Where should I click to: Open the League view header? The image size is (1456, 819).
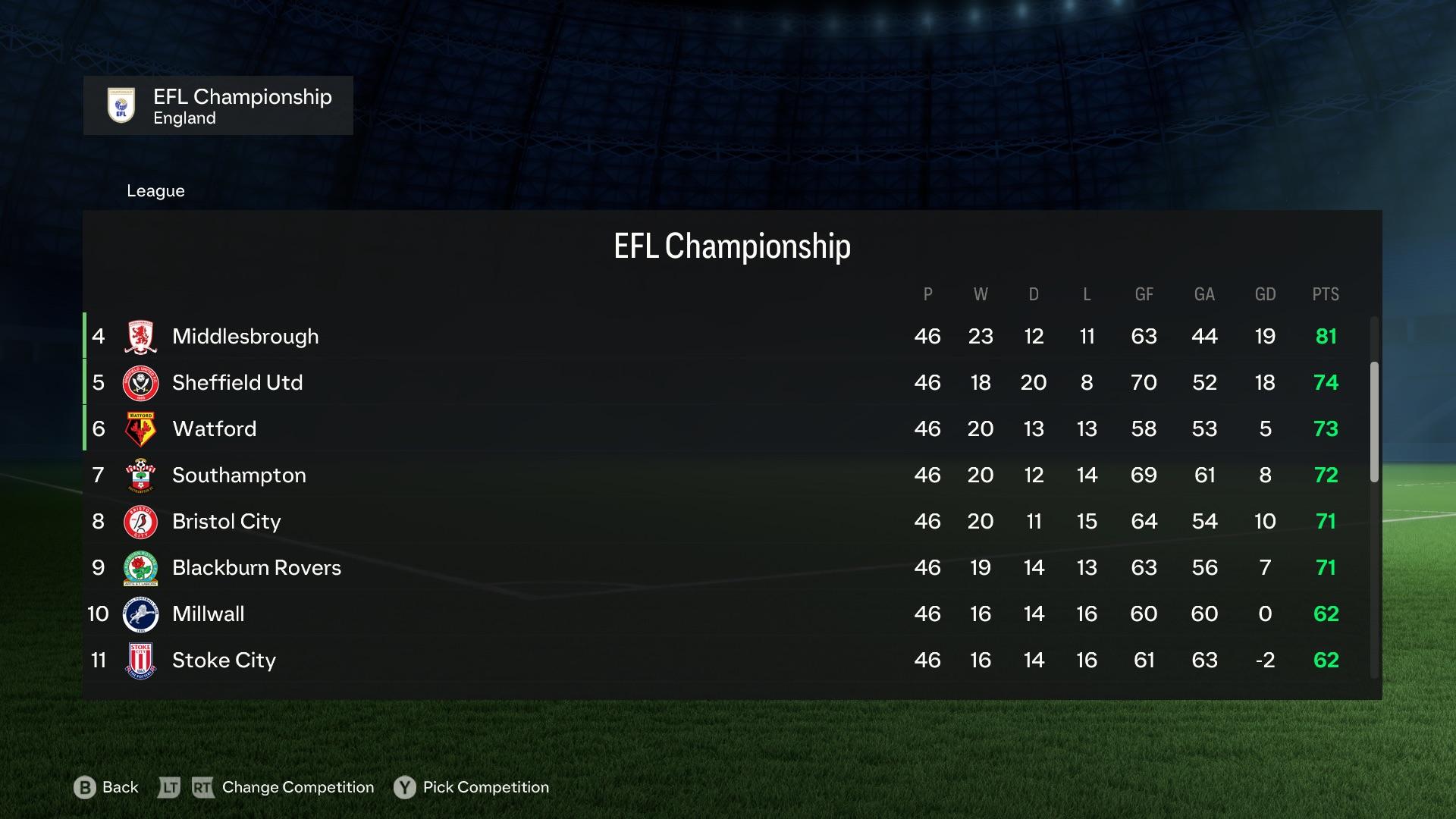tap(155, 190)
